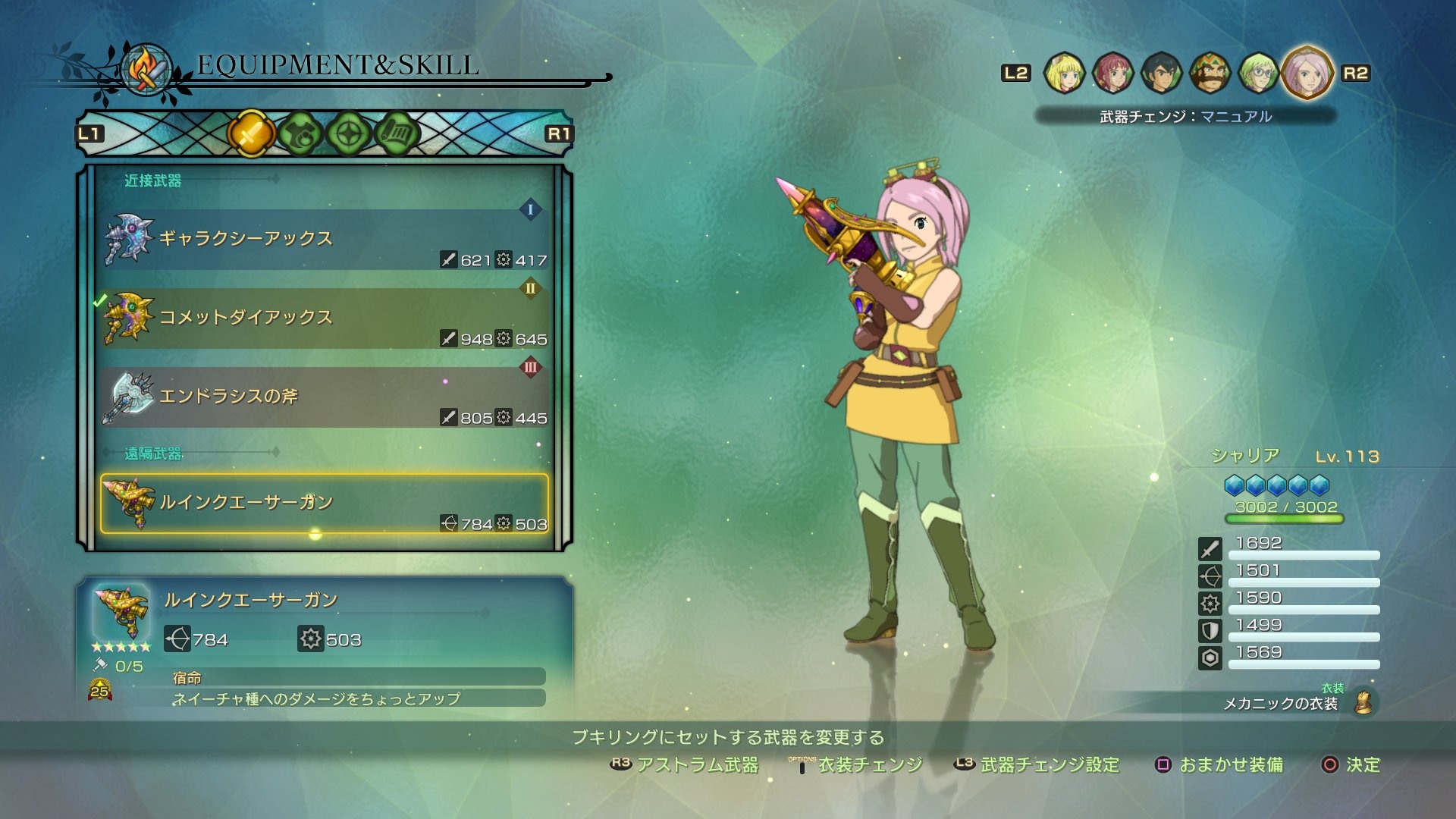
Task: Open the メカニックの衣装 costume entry
Action: [1282, 703]
